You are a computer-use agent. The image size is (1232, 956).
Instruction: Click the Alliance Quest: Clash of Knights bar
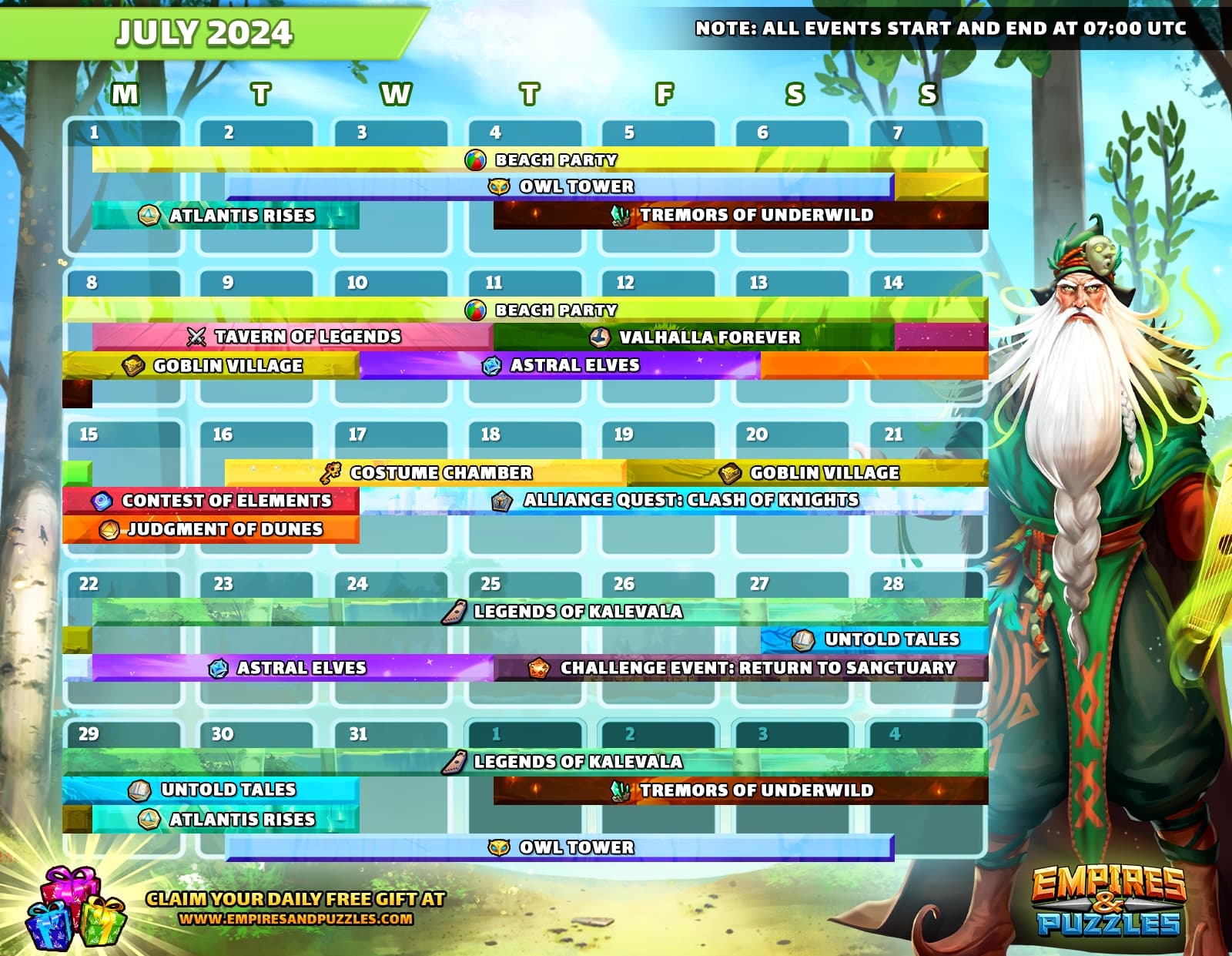(x=674, y=501)
